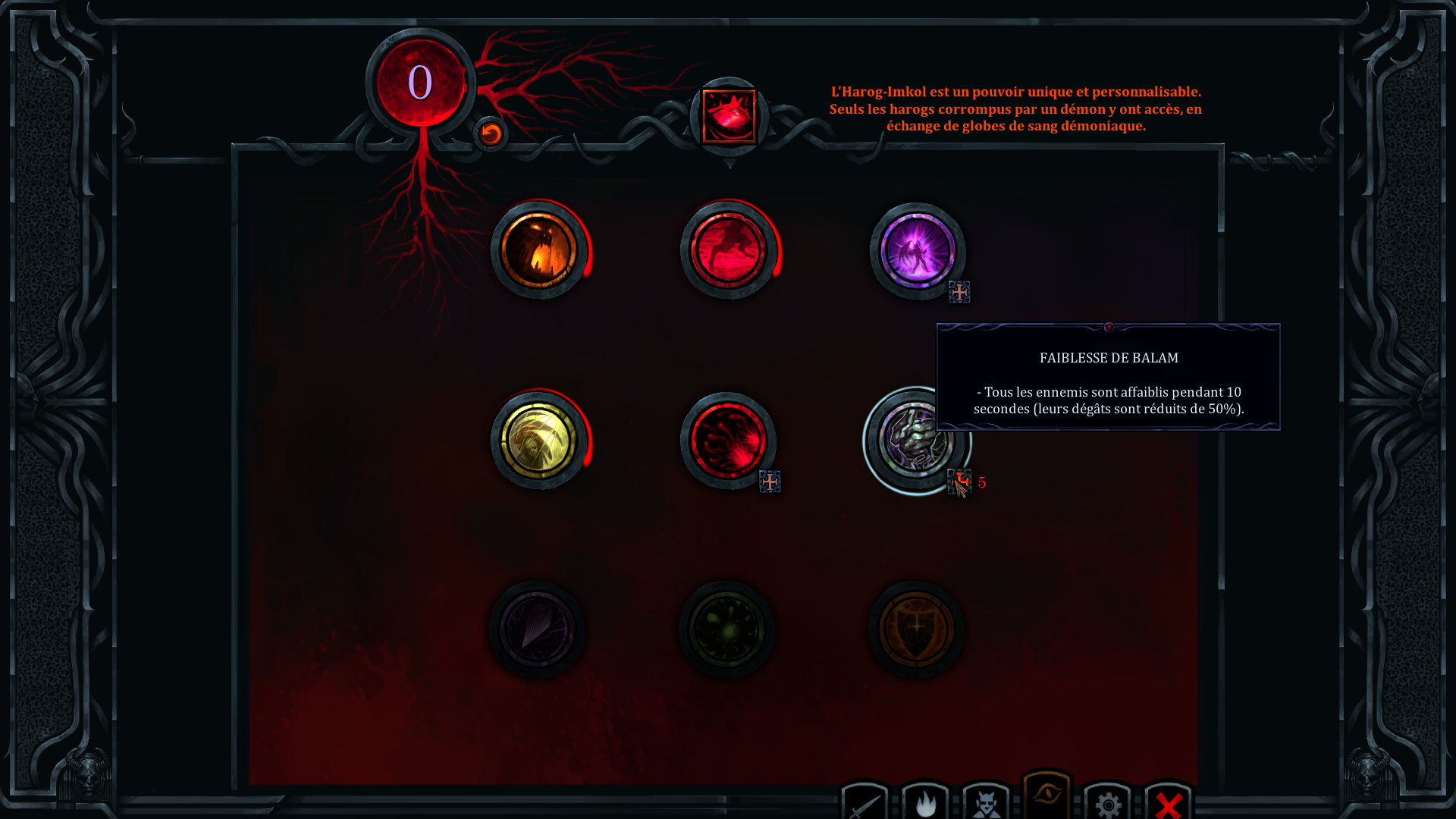Select the purple lightning skill orb
The height and width of the screenshot is (819, 1456).
[x=916, y=253]
